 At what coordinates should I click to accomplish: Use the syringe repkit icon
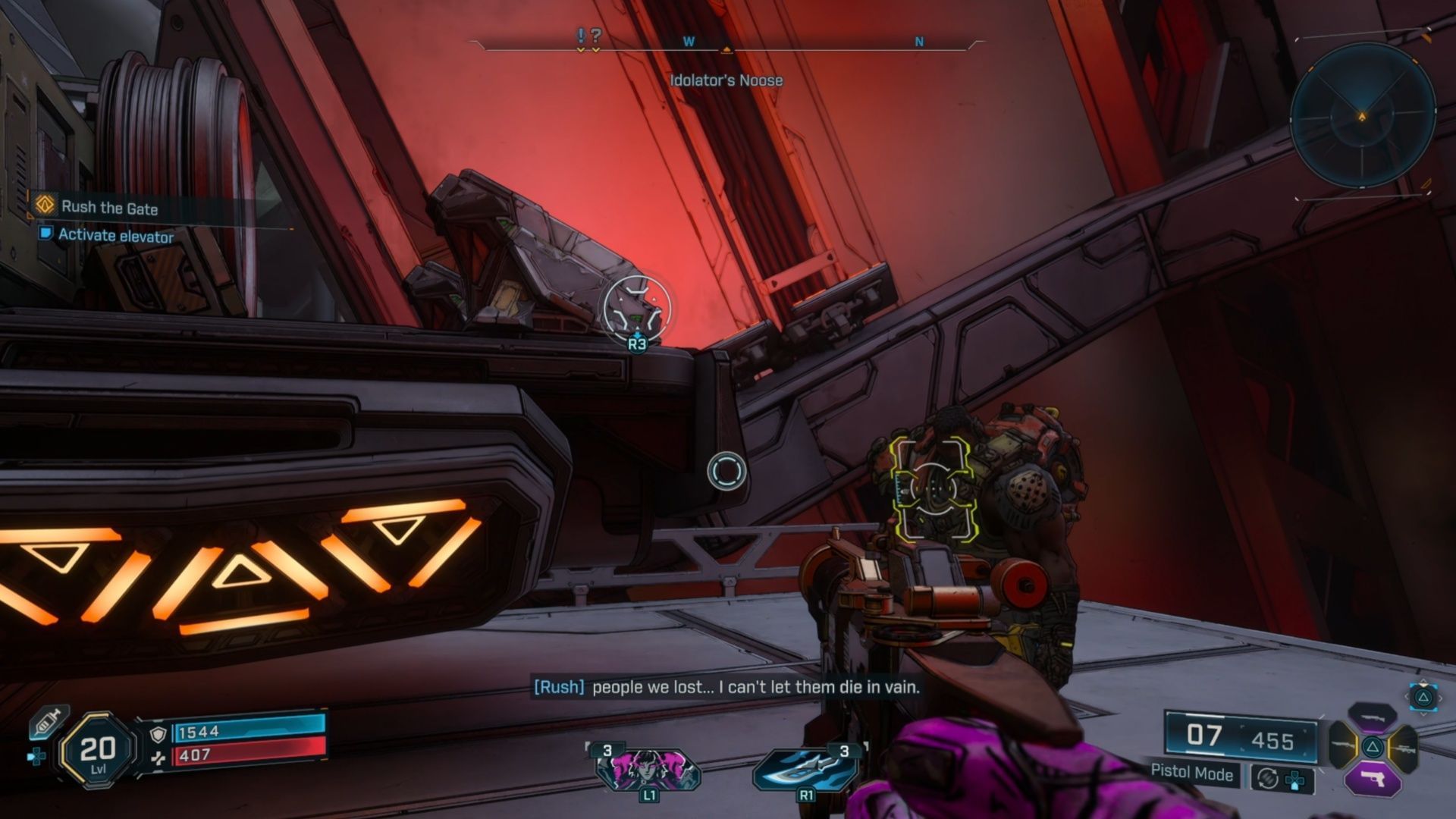coord(48,723)
